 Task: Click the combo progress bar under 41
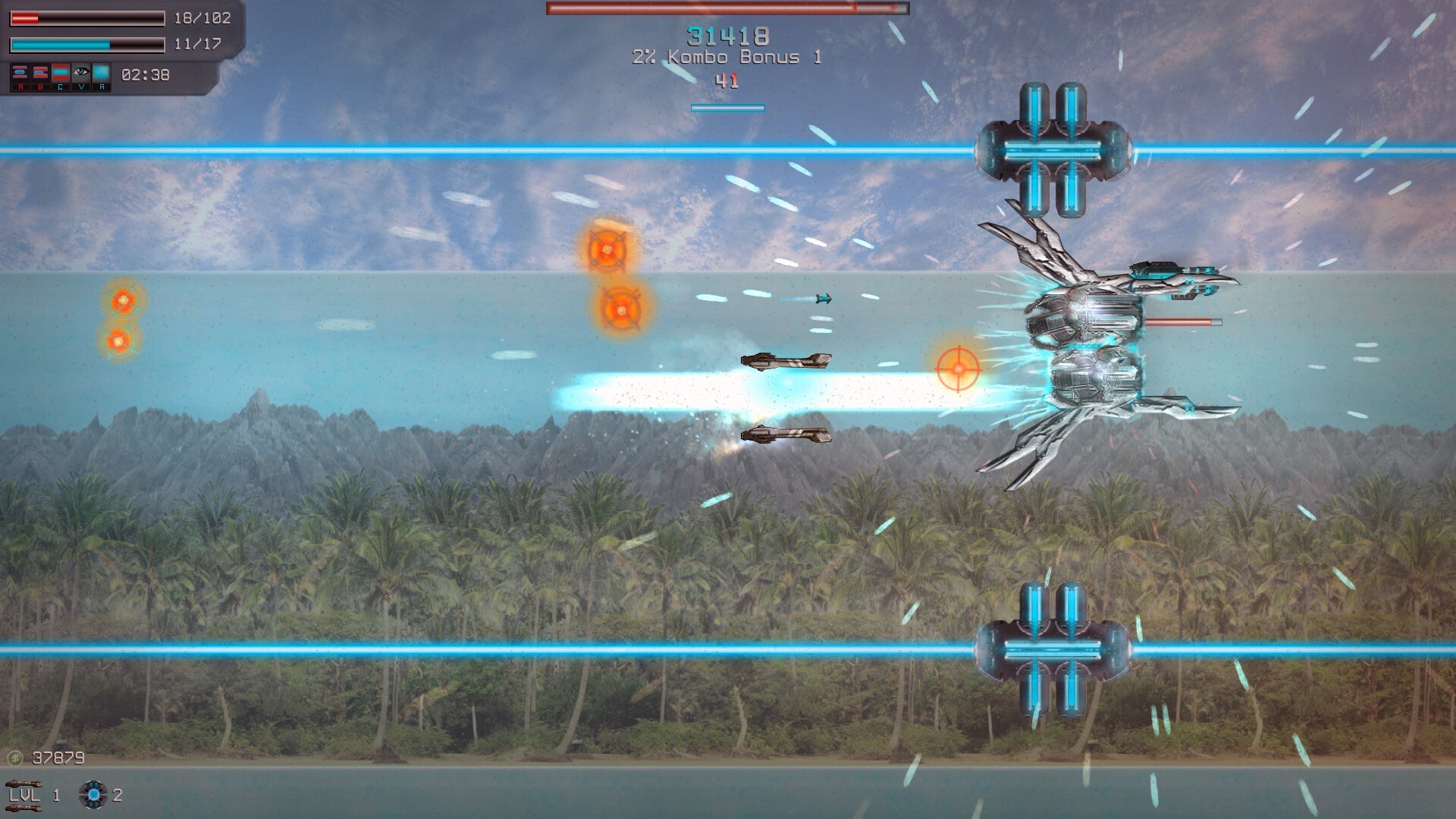tap(726, 107)
